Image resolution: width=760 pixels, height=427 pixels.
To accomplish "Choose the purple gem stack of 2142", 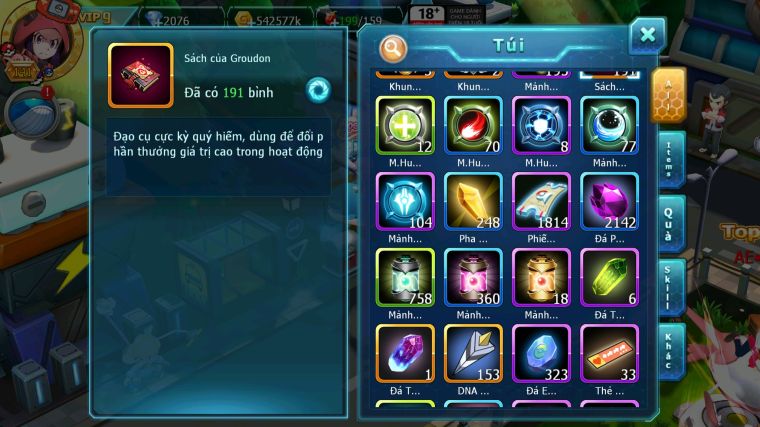I will tap(609, 201).
